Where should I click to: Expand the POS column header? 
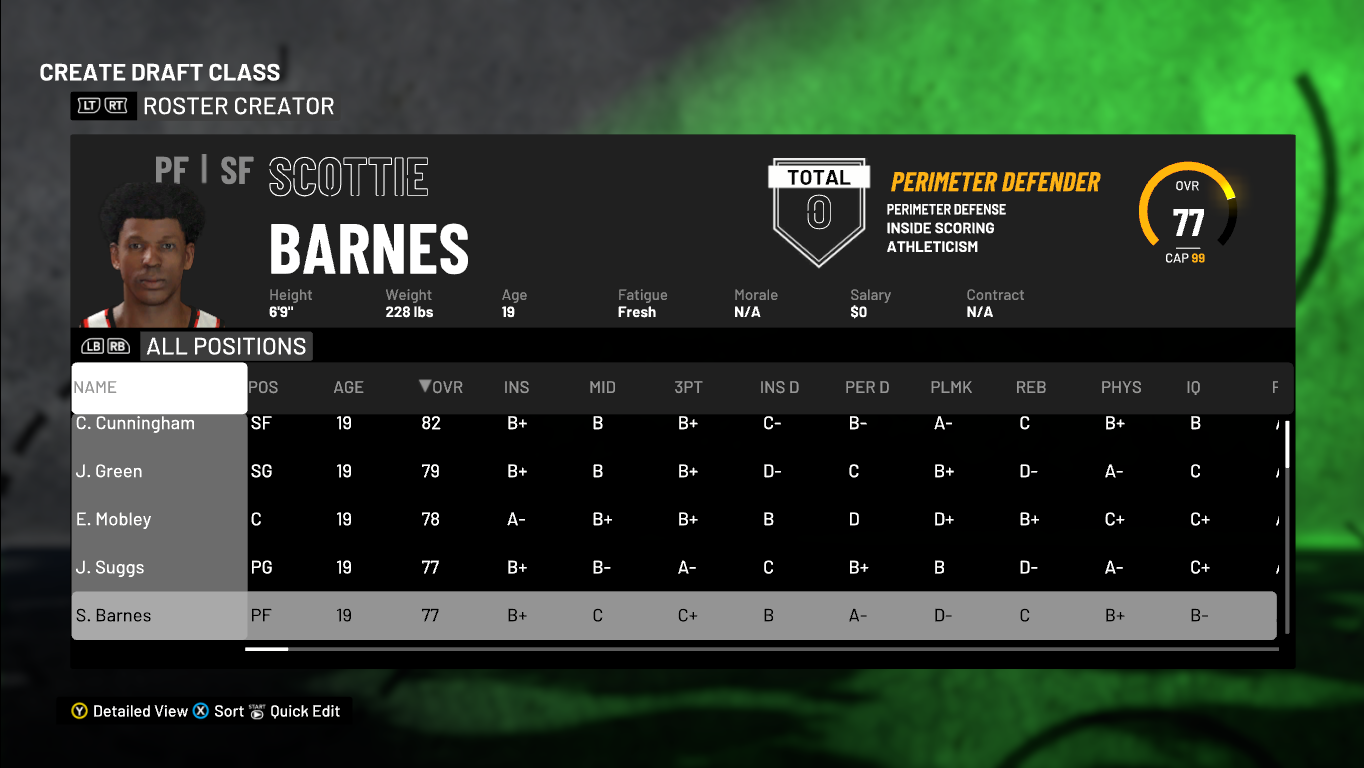[x=263, y=388]
